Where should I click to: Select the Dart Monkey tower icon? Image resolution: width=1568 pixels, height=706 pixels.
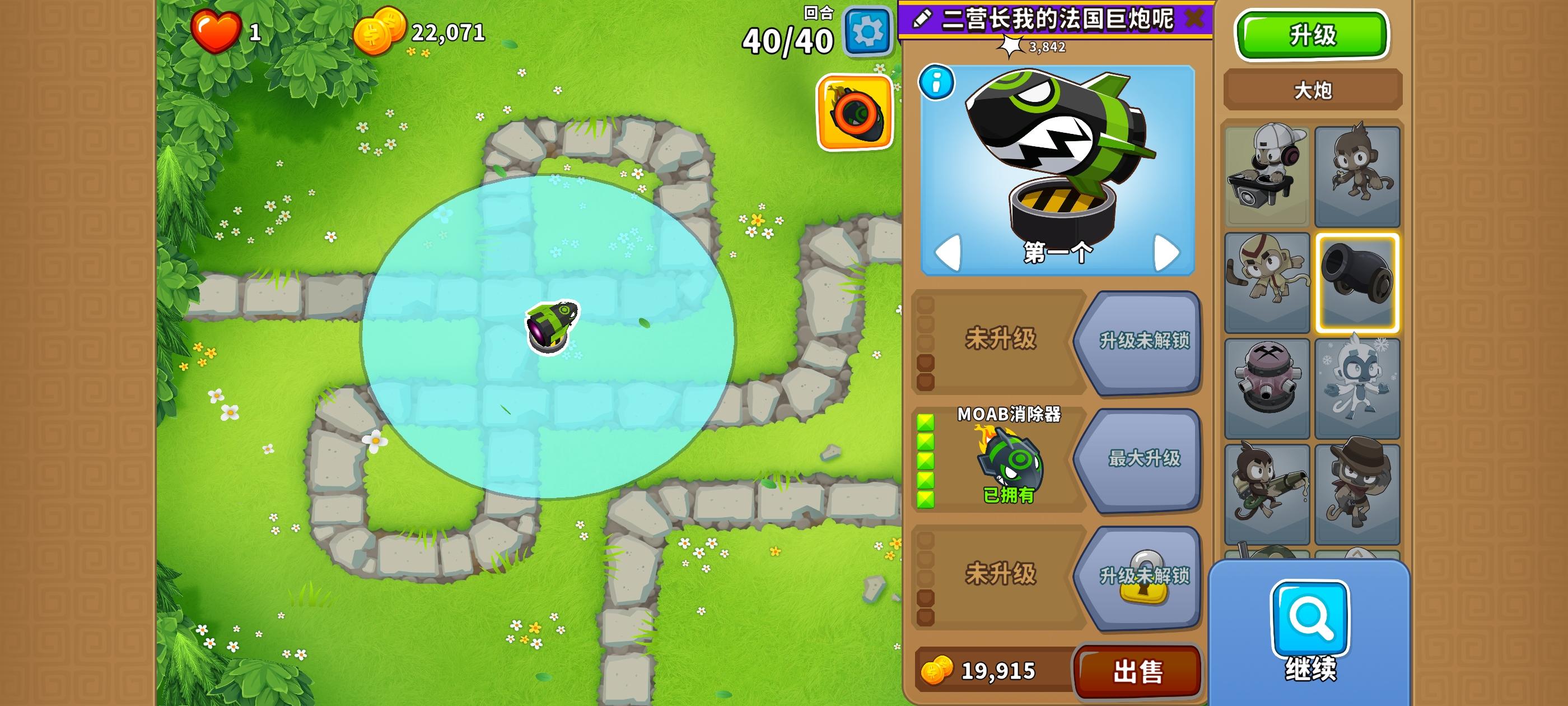click(x=1356, y=176)
